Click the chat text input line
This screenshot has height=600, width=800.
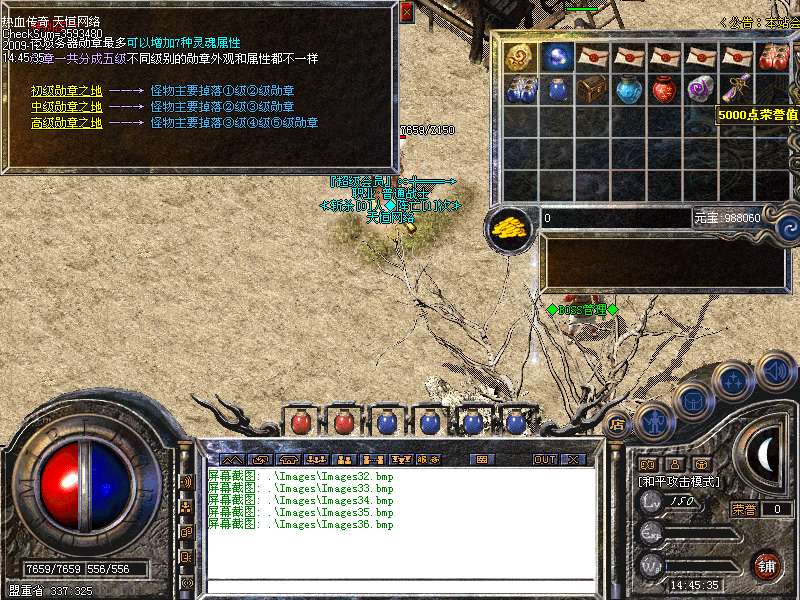(x=400, y=585)
